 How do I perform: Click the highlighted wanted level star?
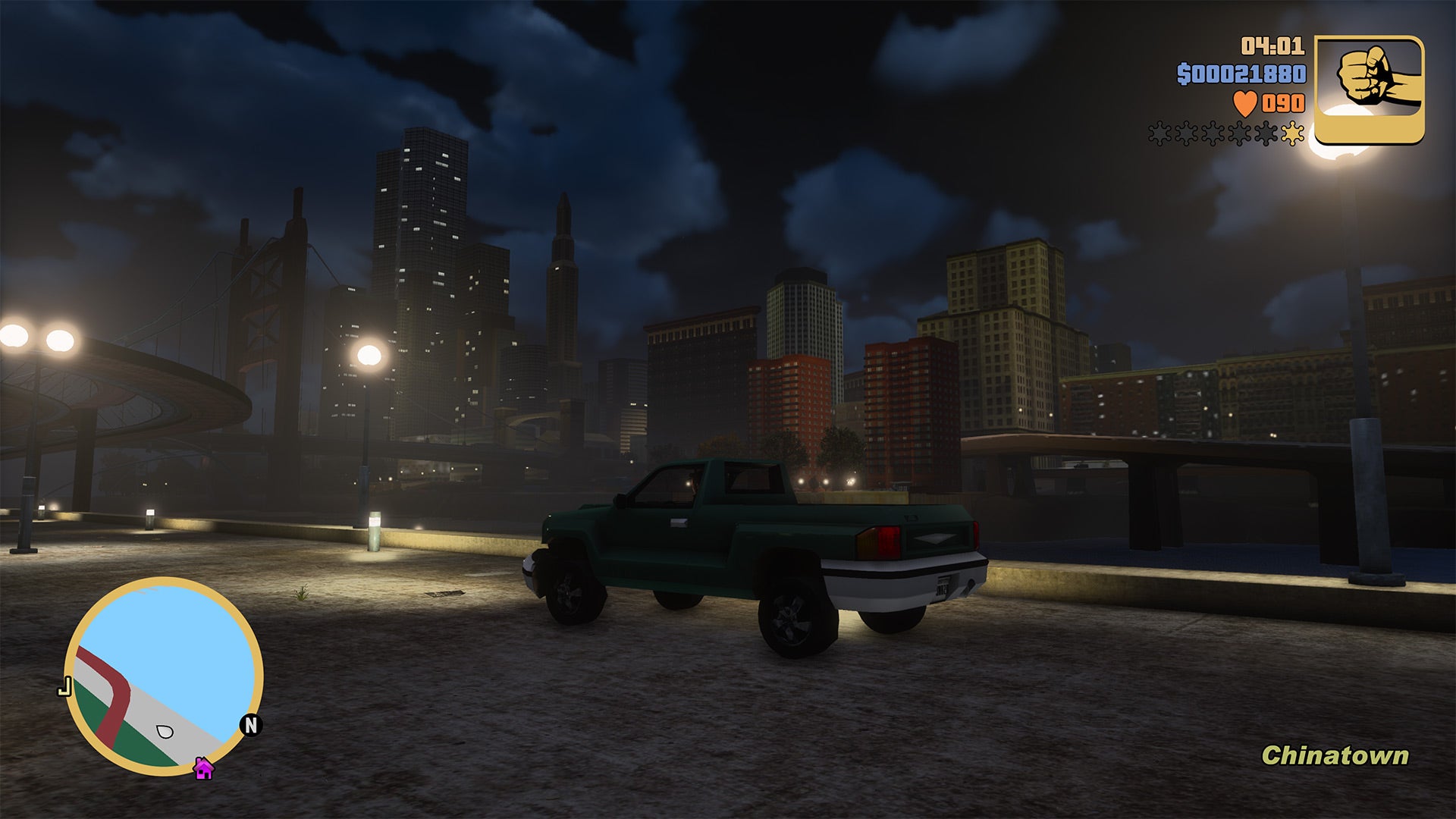(1294, 133)
